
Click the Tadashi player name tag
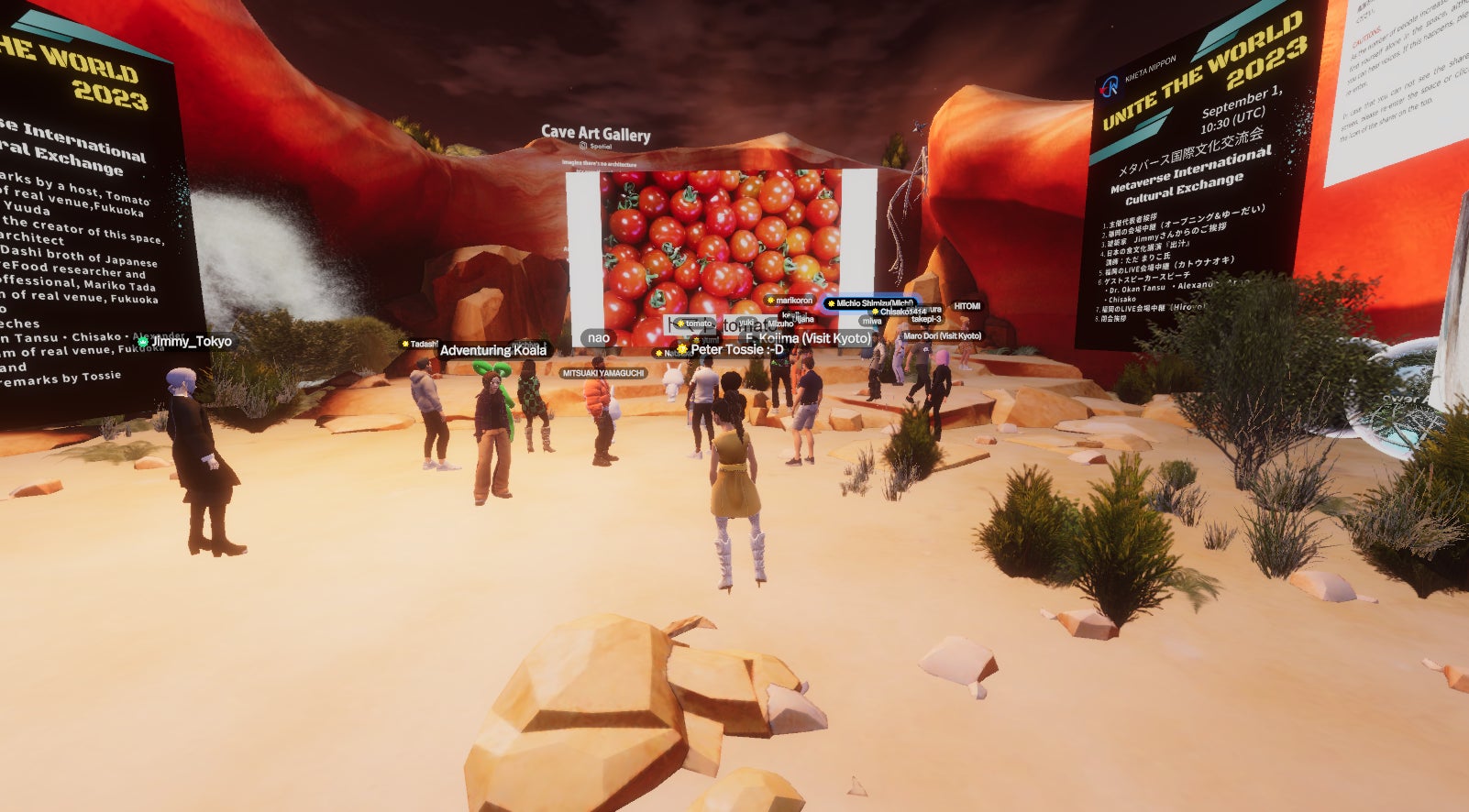420,344
